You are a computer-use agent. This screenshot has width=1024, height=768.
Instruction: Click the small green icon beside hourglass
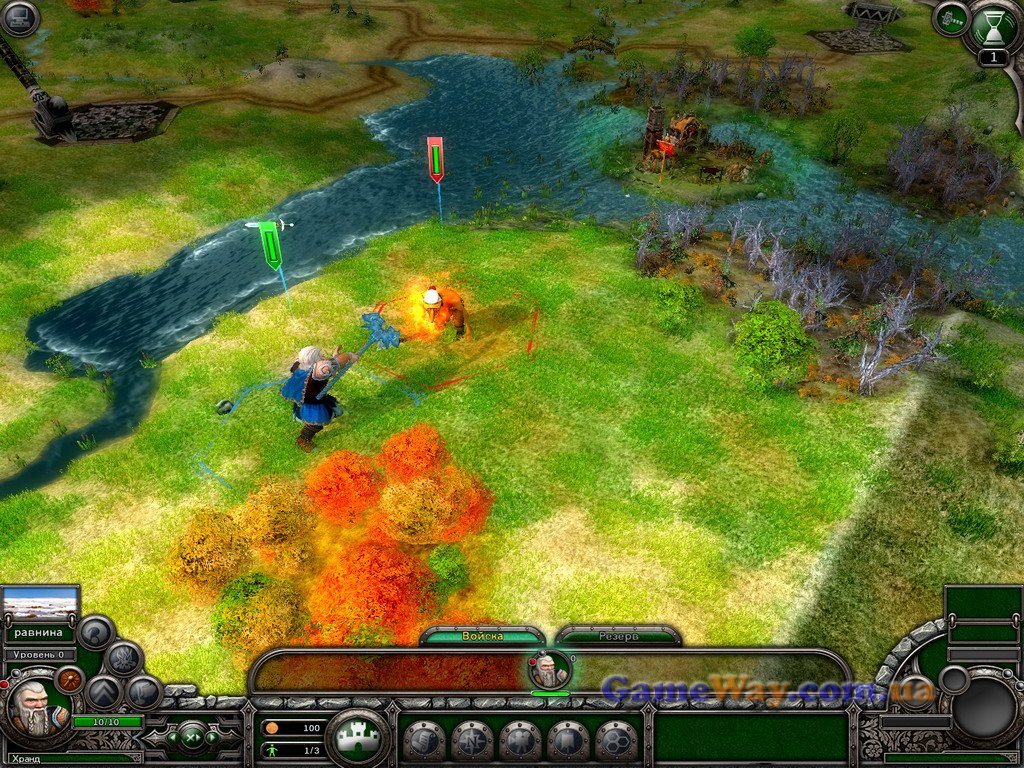pos(950,18)
